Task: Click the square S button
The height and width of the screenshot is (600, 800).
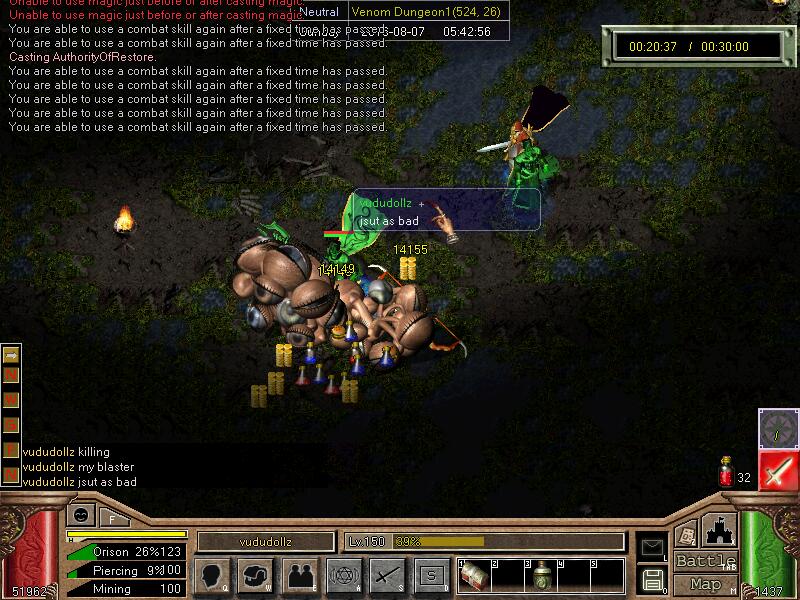Action: pos(431,575)
